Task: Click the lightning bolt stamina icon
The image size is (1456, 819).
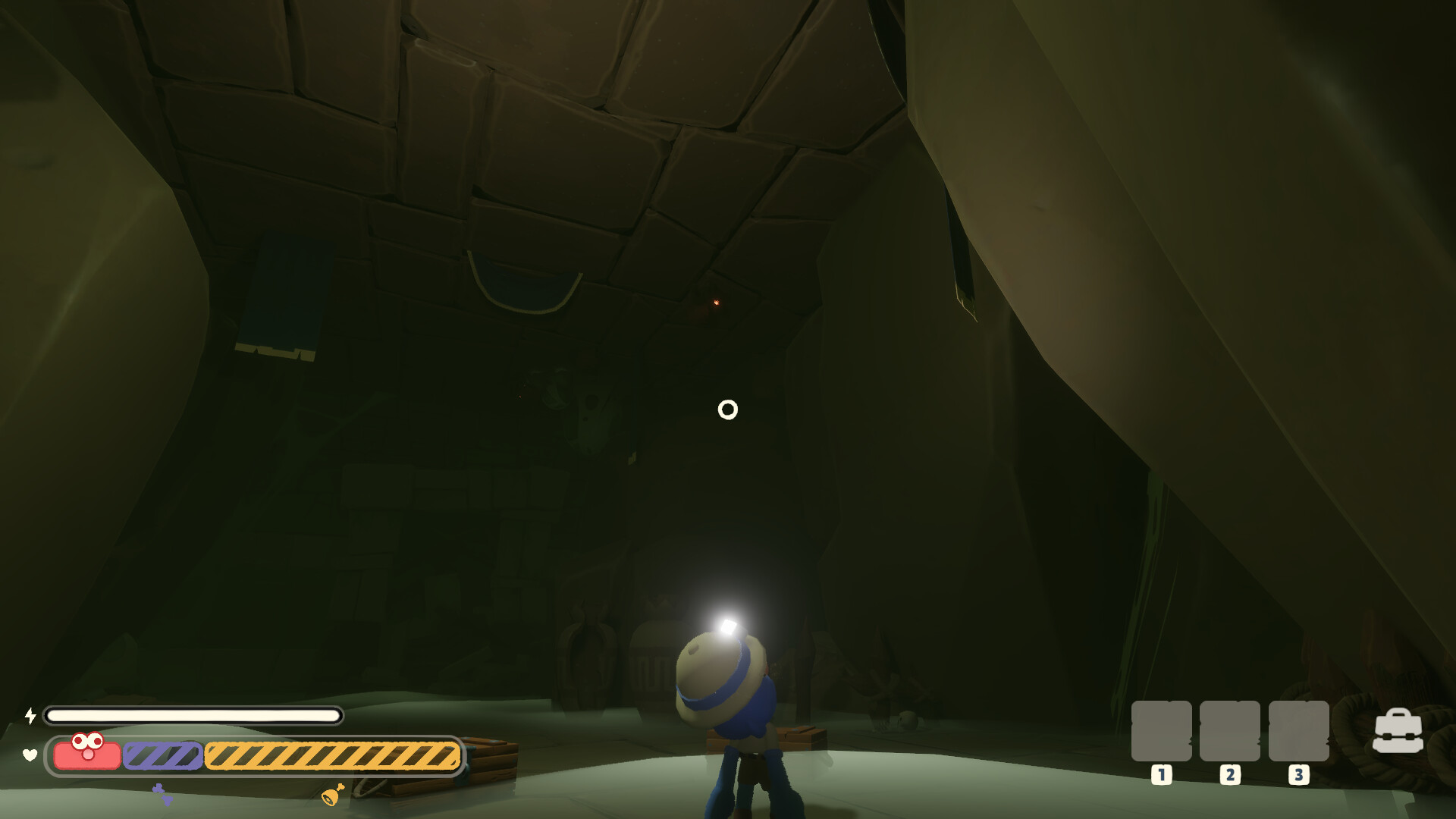Action: click(x=30, y=714)
